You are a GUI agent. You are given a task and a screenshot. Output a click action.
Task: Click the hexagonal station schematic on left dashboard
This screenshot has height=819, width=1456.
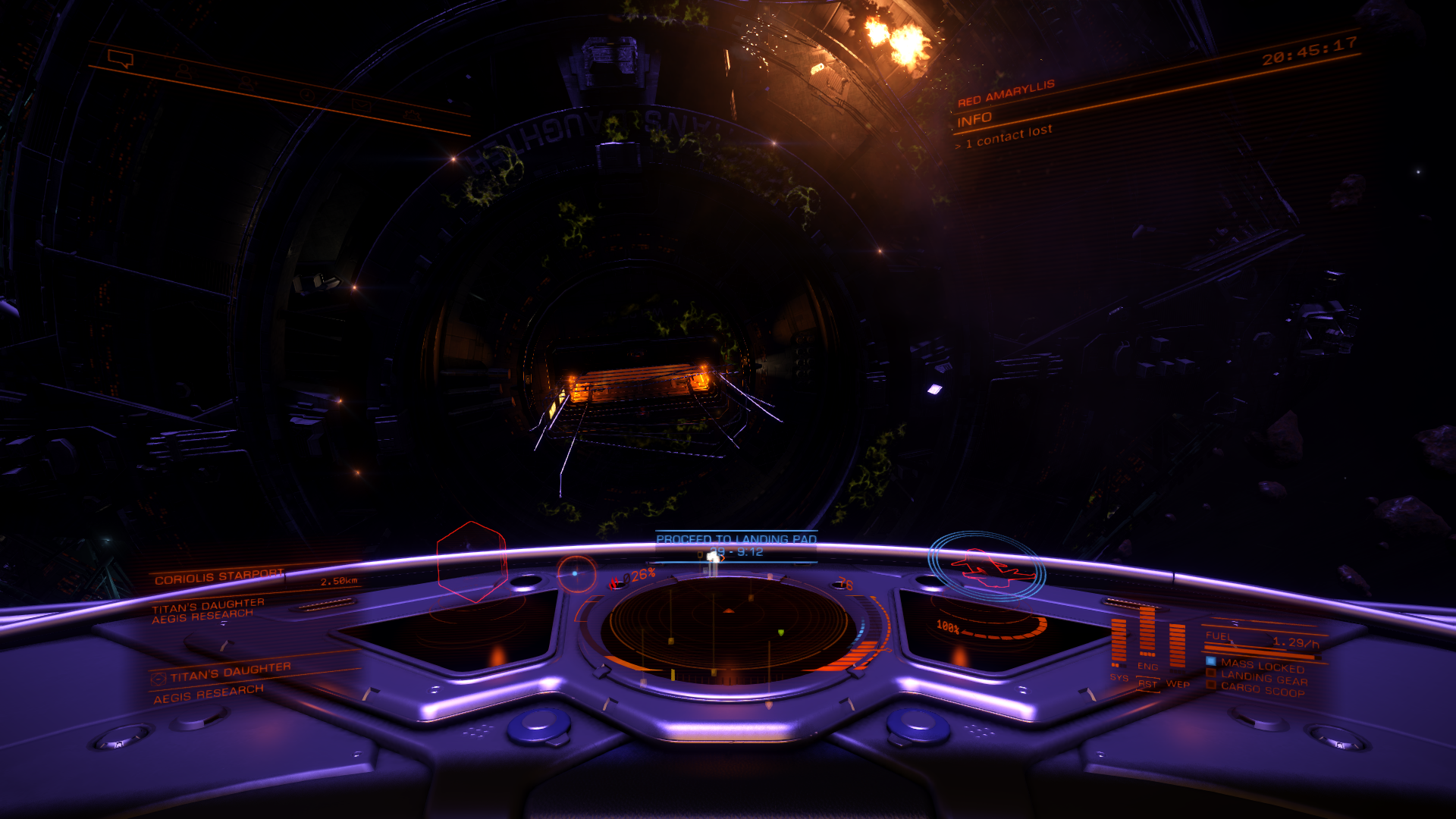471,563
